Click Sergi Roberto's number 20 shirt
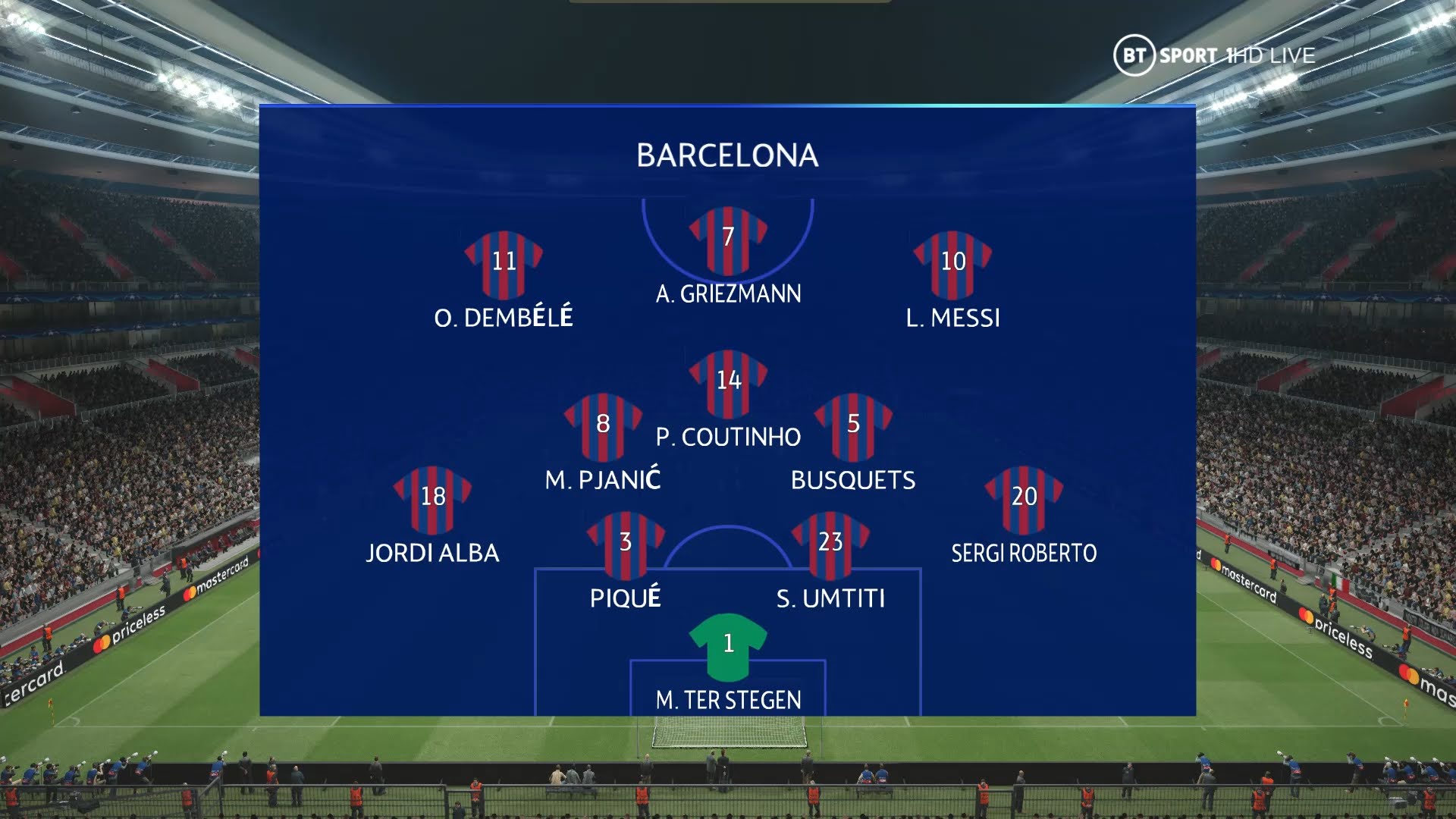The height and width of the screenshot is (819, 1456). point(1022,500)
